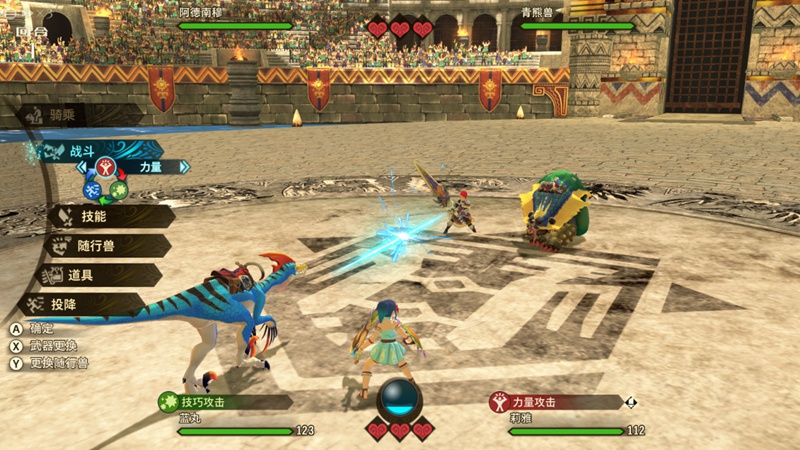Screen dimensions: 800x450
Task: Open the 道具 (Items) menu
Action: [97, 275]
